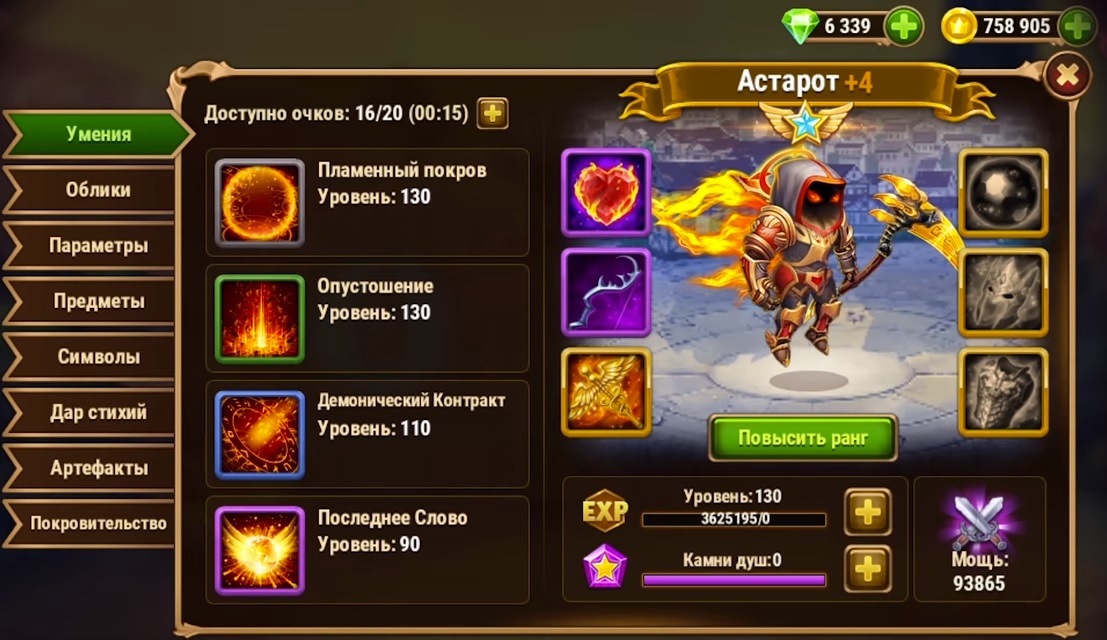The height and width of the screenshot is (640, 1107).
Task: Buy more emeralds with the green plus
Action: pyautogui.click(x=904, y=26)
